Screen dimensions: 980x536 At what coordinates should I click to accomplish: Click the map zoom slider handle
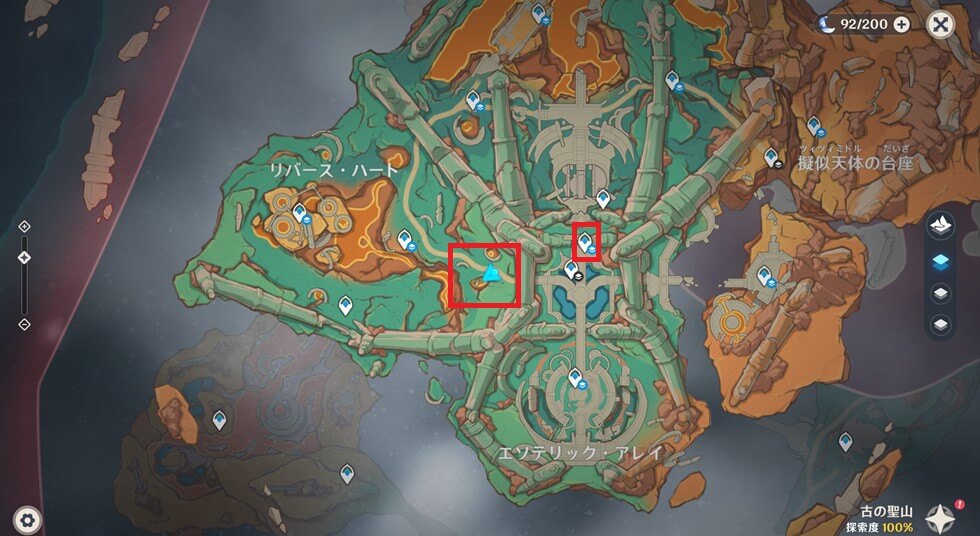[24, 258]
